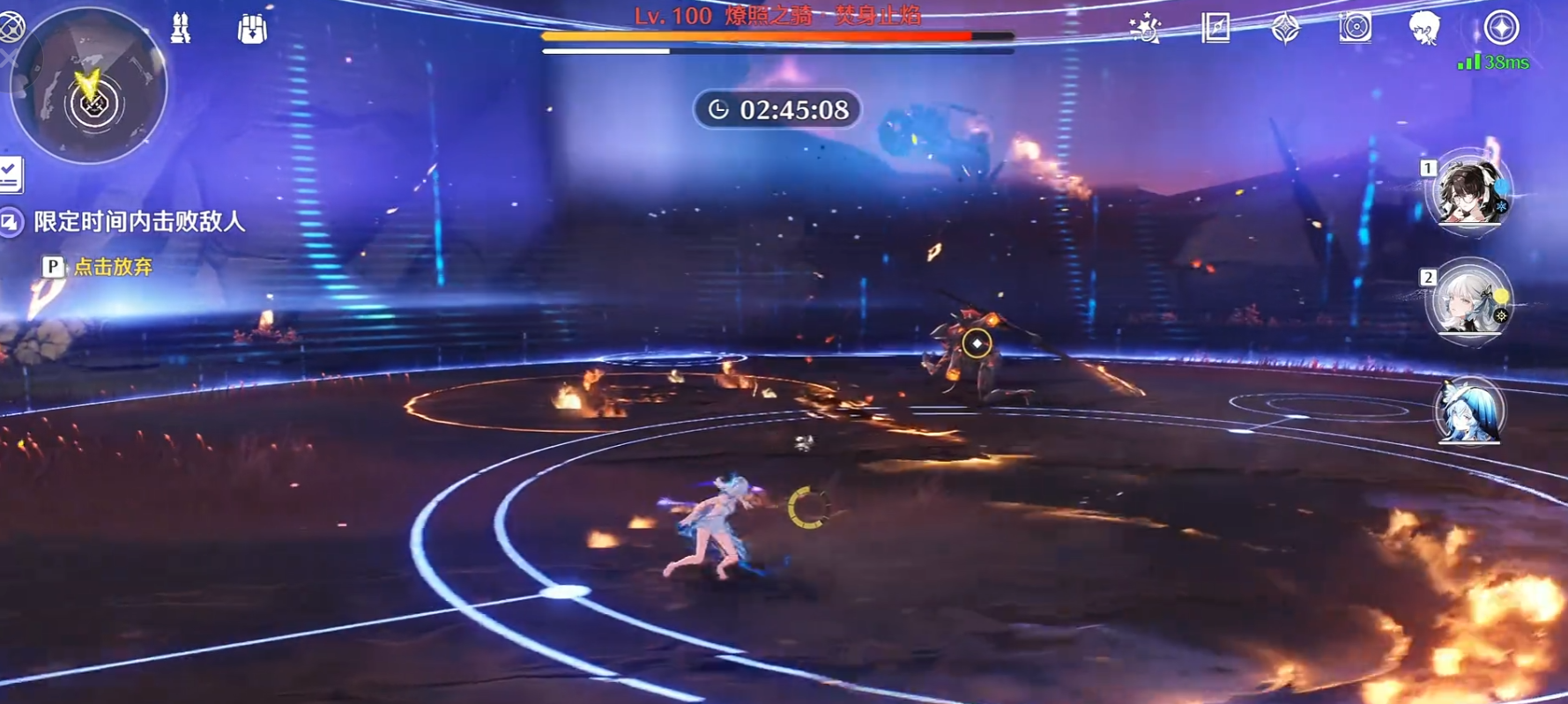Open the quest checklist icon

pos(11,174)
